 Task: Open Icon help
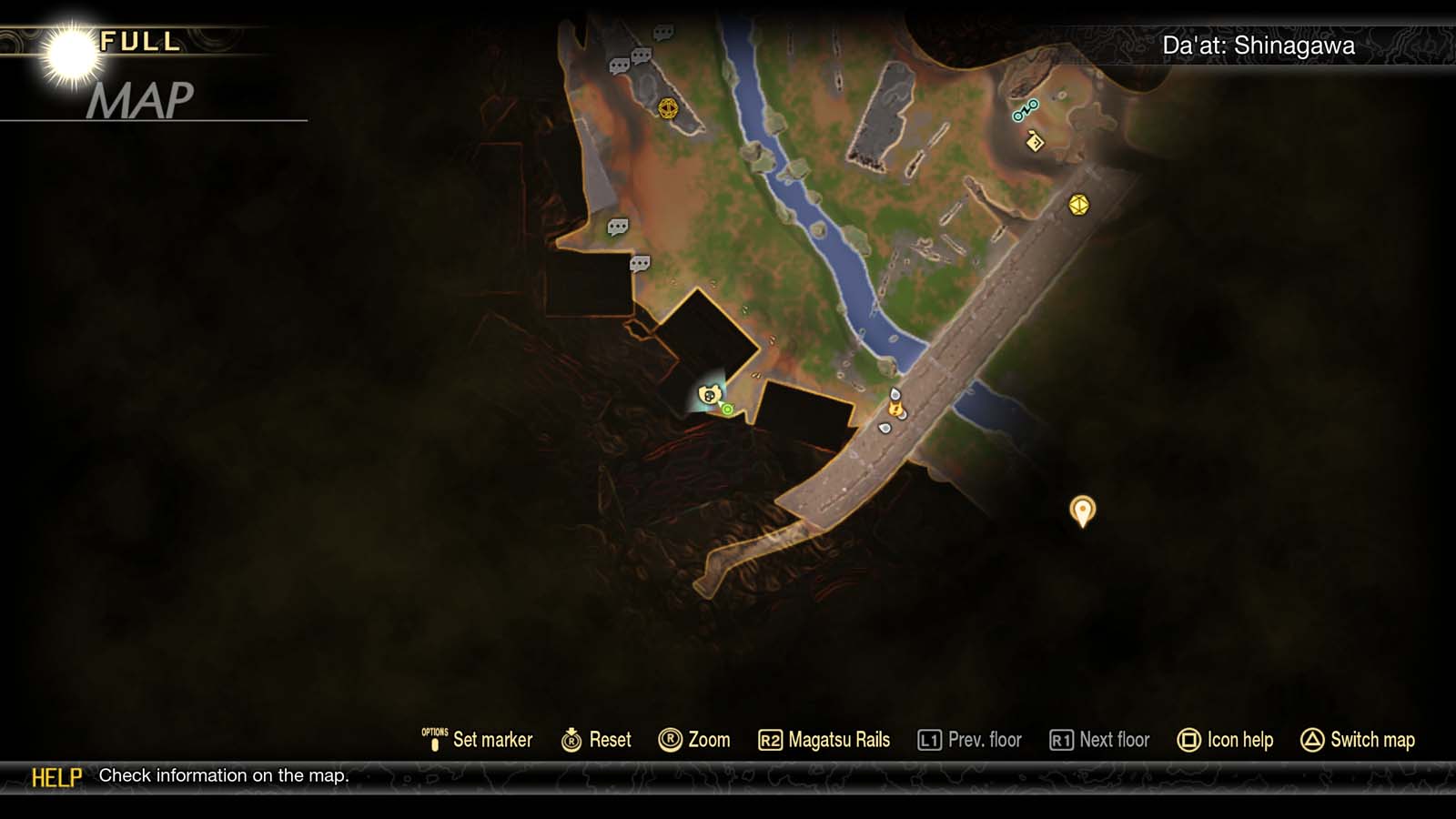1227,740
